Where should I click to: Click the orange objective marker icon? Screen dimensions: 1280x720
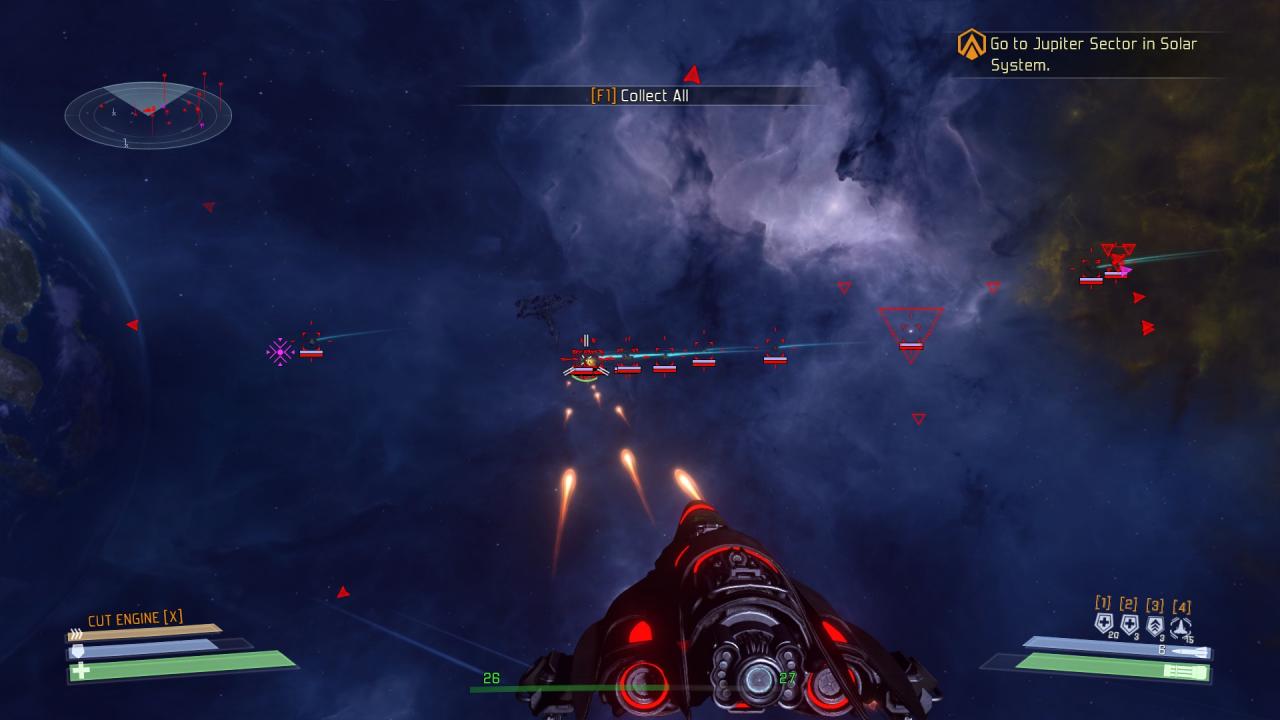971,44
